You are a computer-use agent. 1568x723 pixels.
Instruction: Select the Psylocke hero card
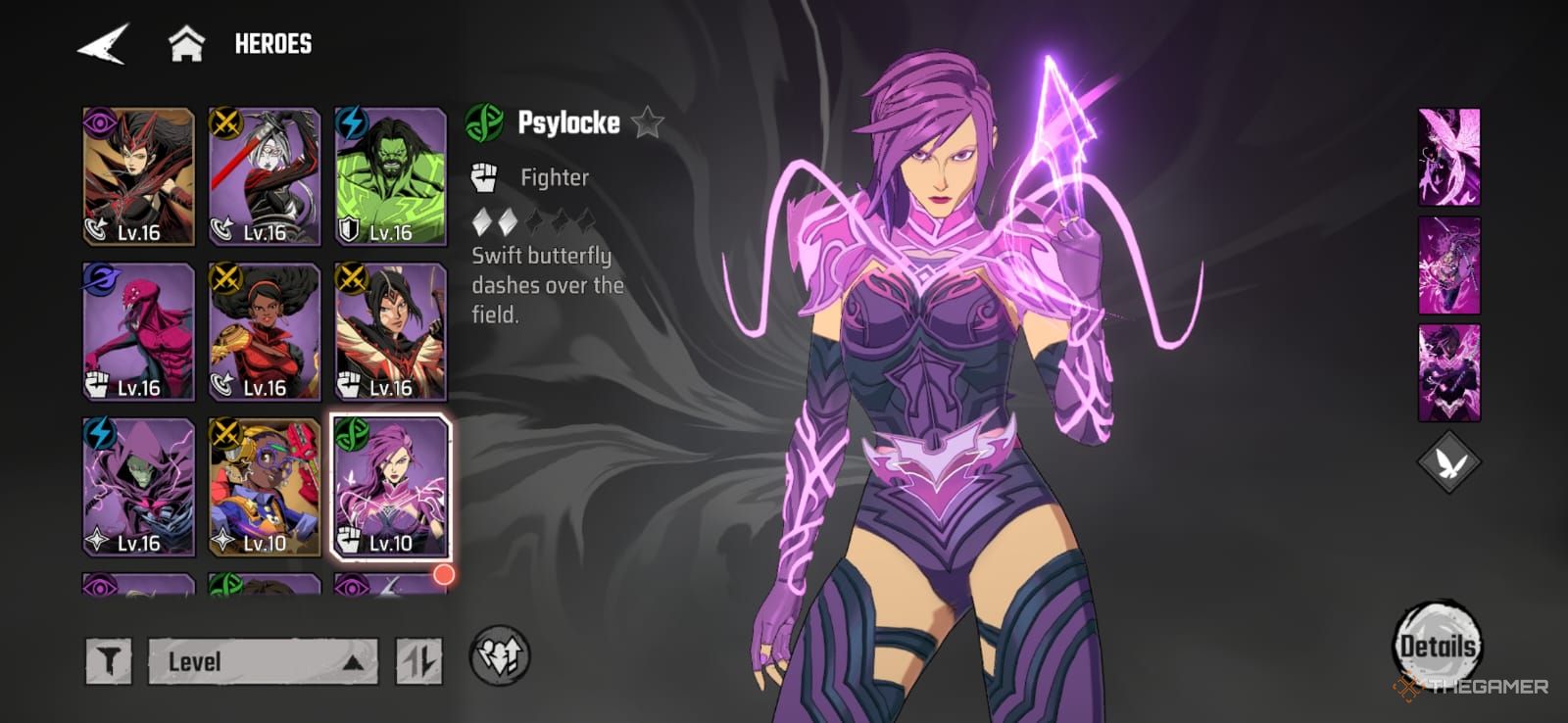coord(391,487)
